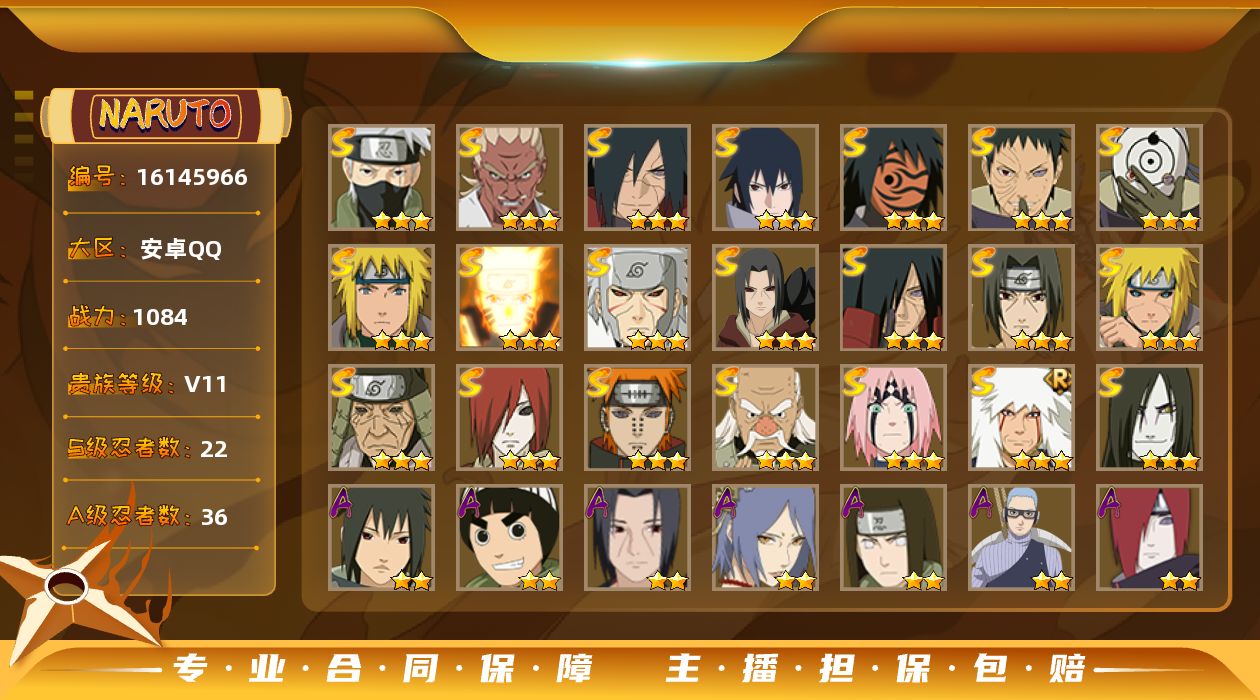The image size is (1260, 700).
Task: Choose the pink-haired Sakura portrait
Action: (x=893, y=417)
